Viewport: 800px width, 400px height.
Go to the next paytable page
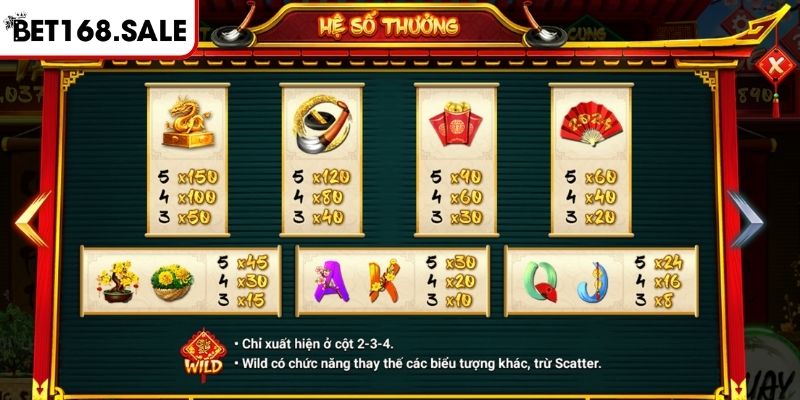(746, 218)
